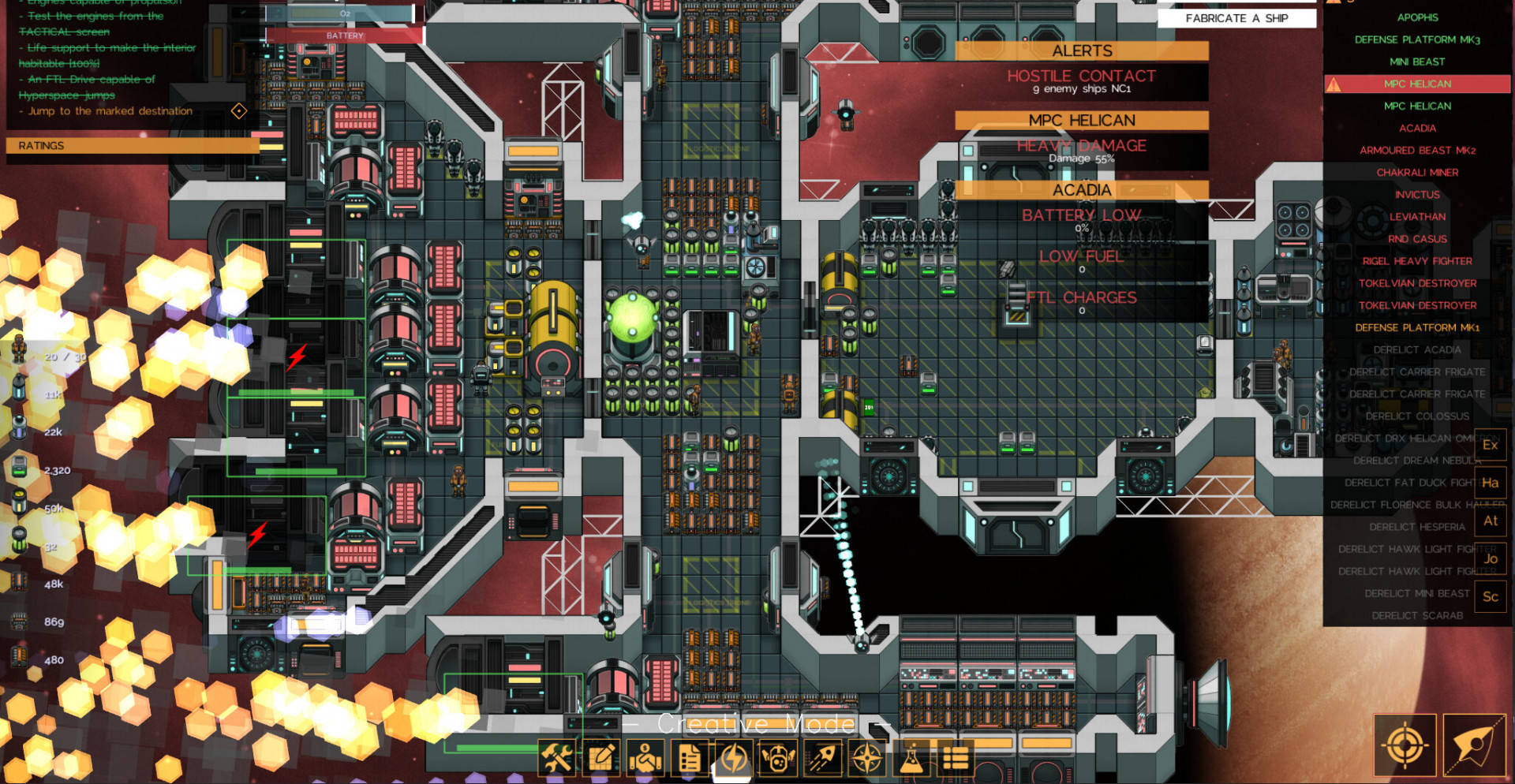Viewport: 1515px width, 784px height.
Task: Open the hammer and wrench build tool
Action: [x=557, y=759]
